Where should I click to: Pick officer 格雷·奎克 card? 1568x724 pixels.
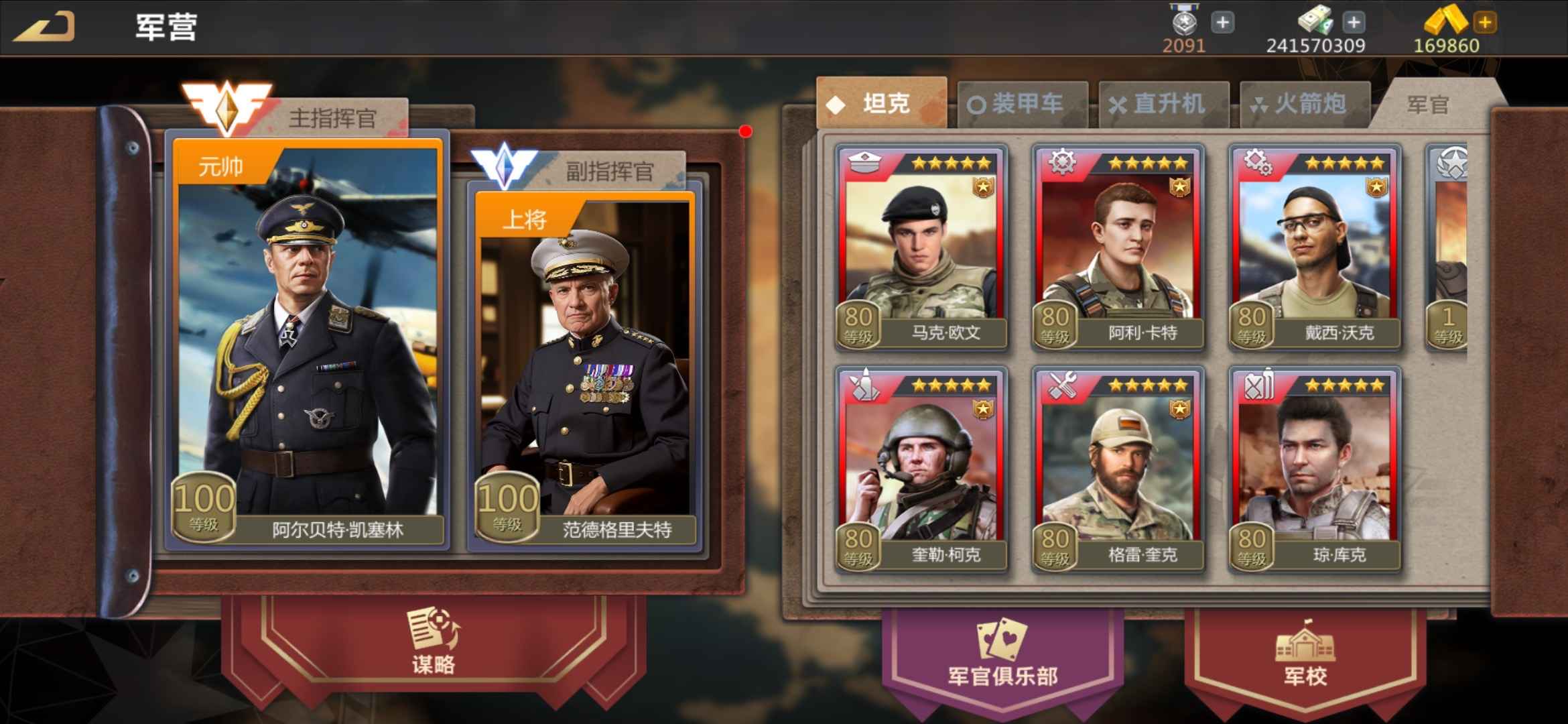(x=1118, y=469)
